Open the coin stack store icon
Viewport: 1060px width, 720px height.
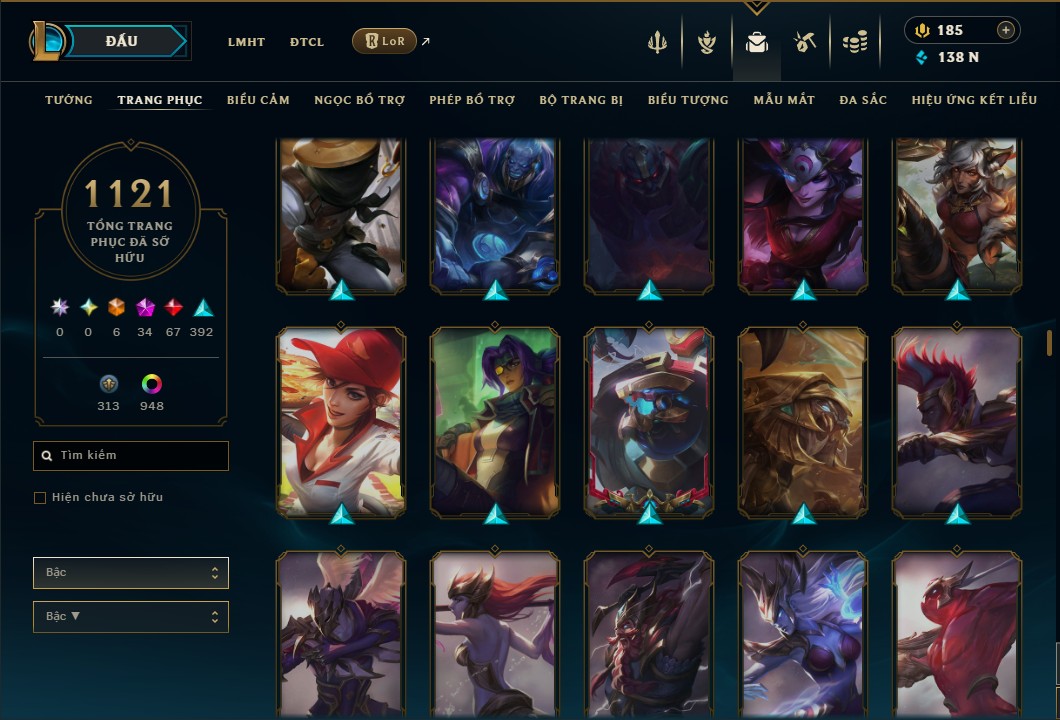854,42
